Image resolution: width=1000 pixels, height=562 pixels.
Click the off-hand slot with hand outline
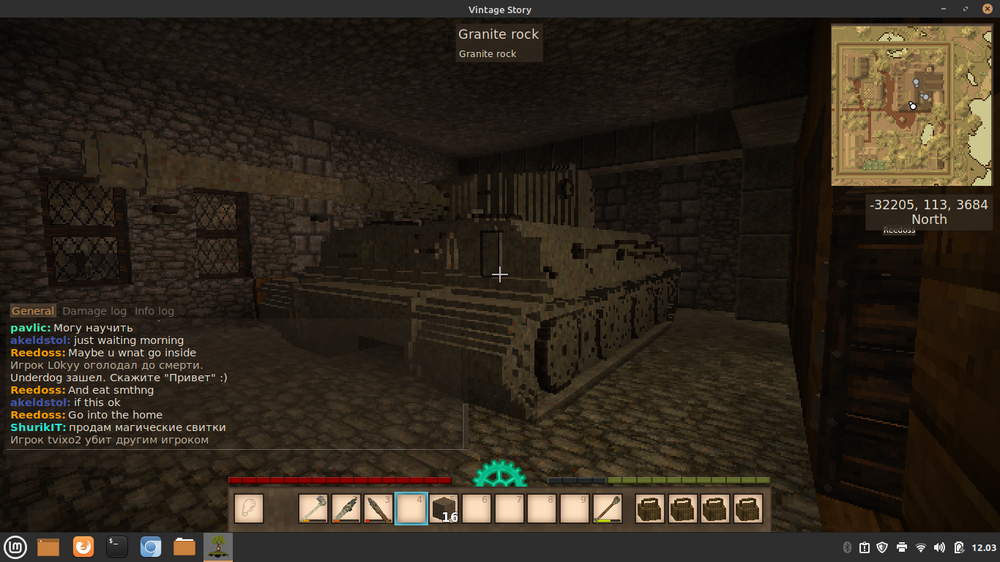point(249,508)
